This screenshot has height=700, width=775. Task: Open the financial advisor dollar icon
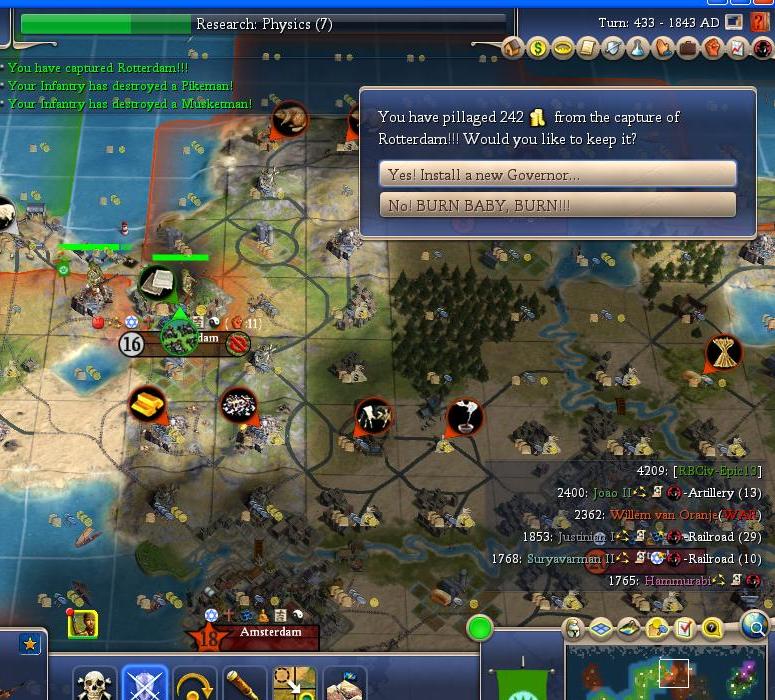point(538,47)
